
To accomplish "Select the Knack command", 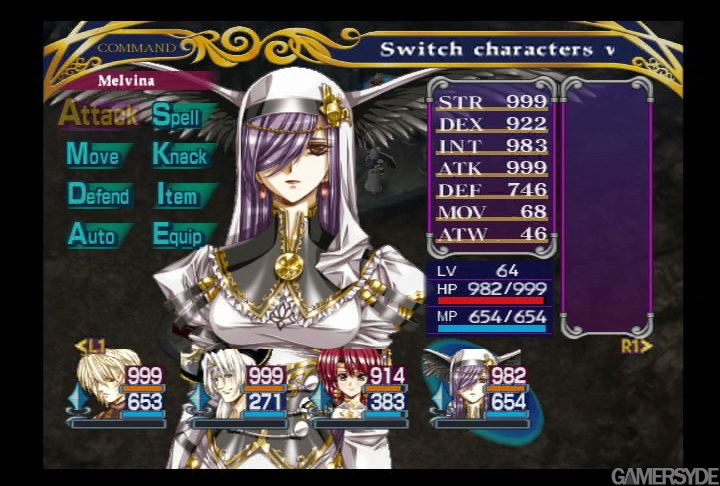I will pos(180,155).
